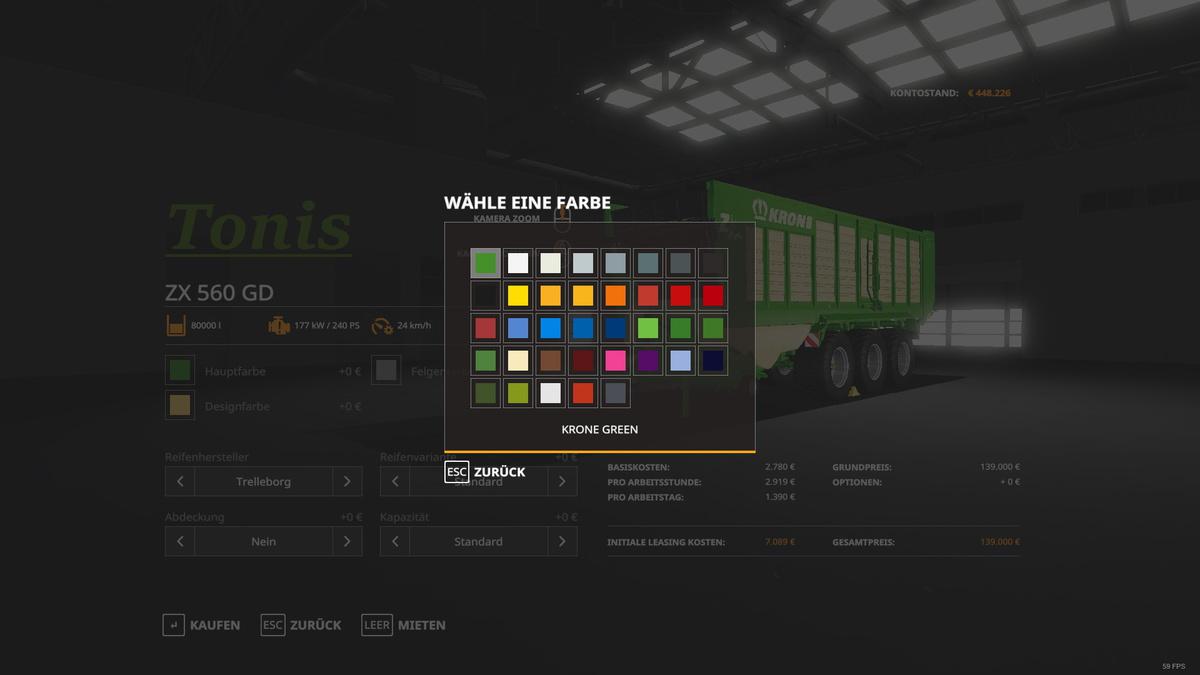Pick the dark maroon color swatch

[582, 360]
